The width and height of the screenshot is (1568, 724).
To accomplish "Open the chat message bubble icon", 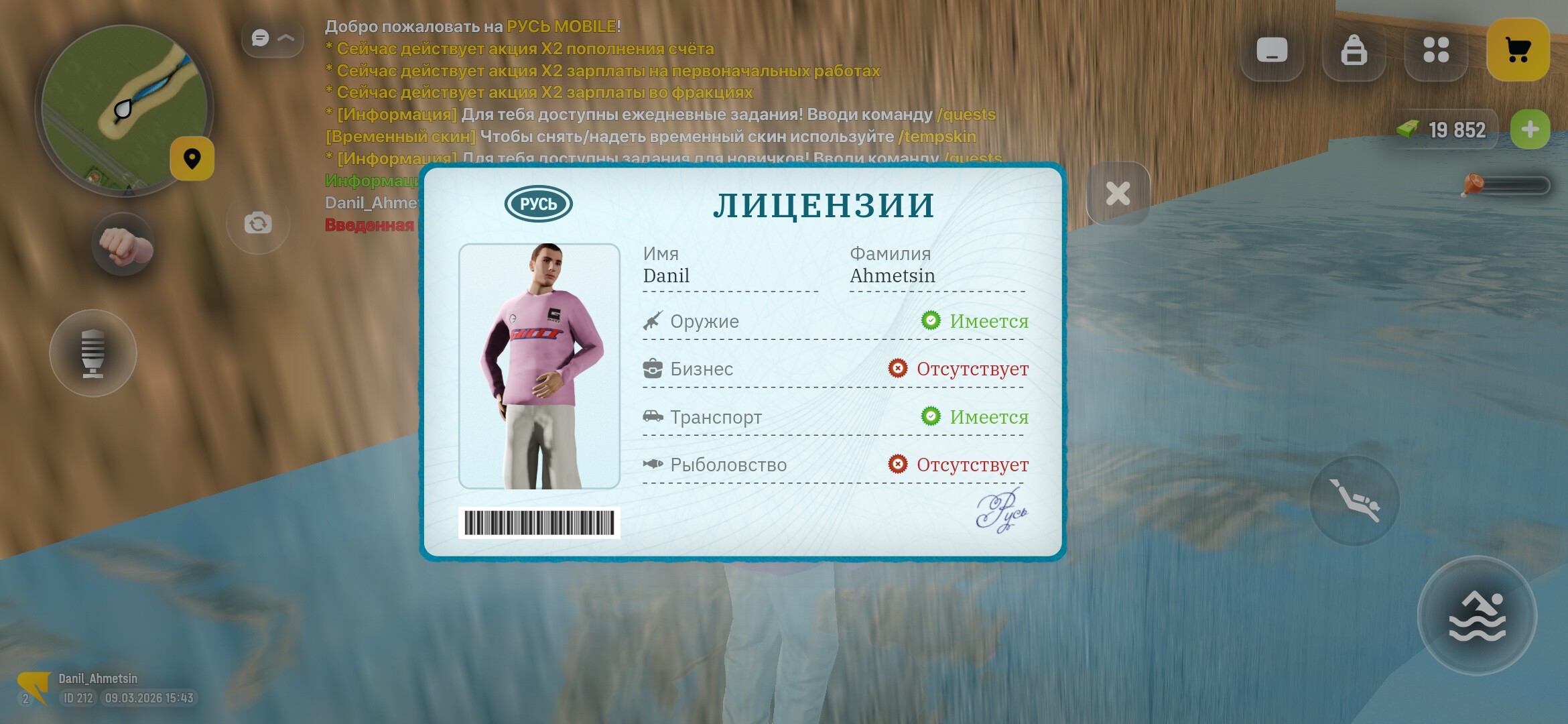I will [259, 38].
